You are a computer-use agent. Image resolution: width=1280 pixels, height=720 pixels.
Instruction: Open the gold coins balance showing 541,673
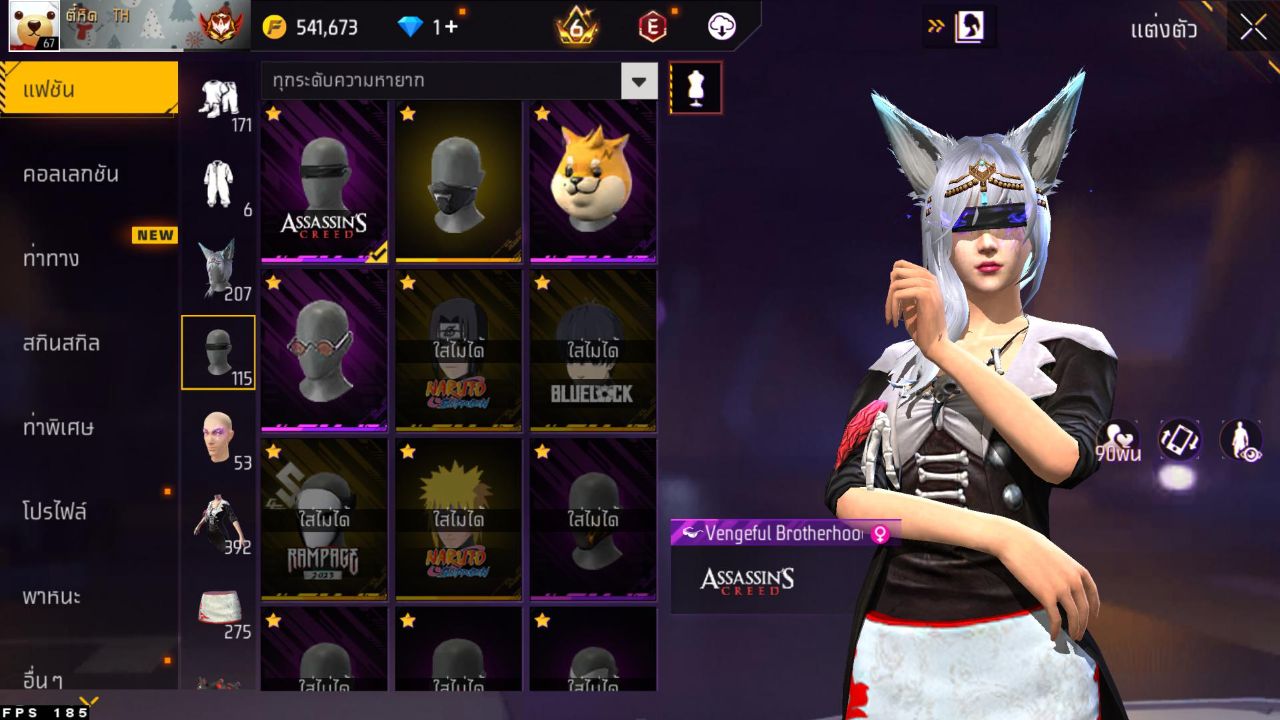click(x=310, y=27)
